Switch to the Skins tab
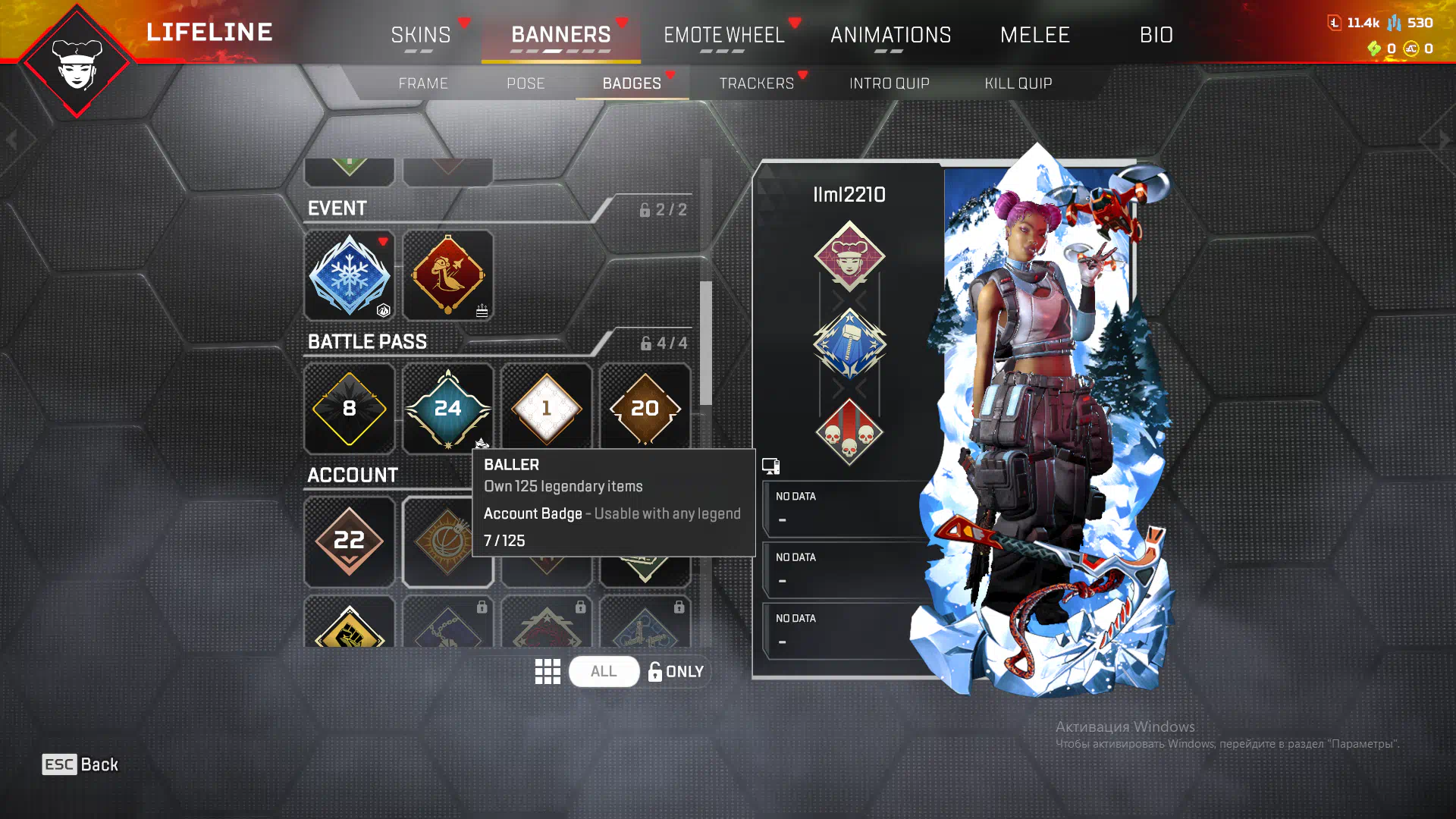1456x819 pixels. [421, 35]
